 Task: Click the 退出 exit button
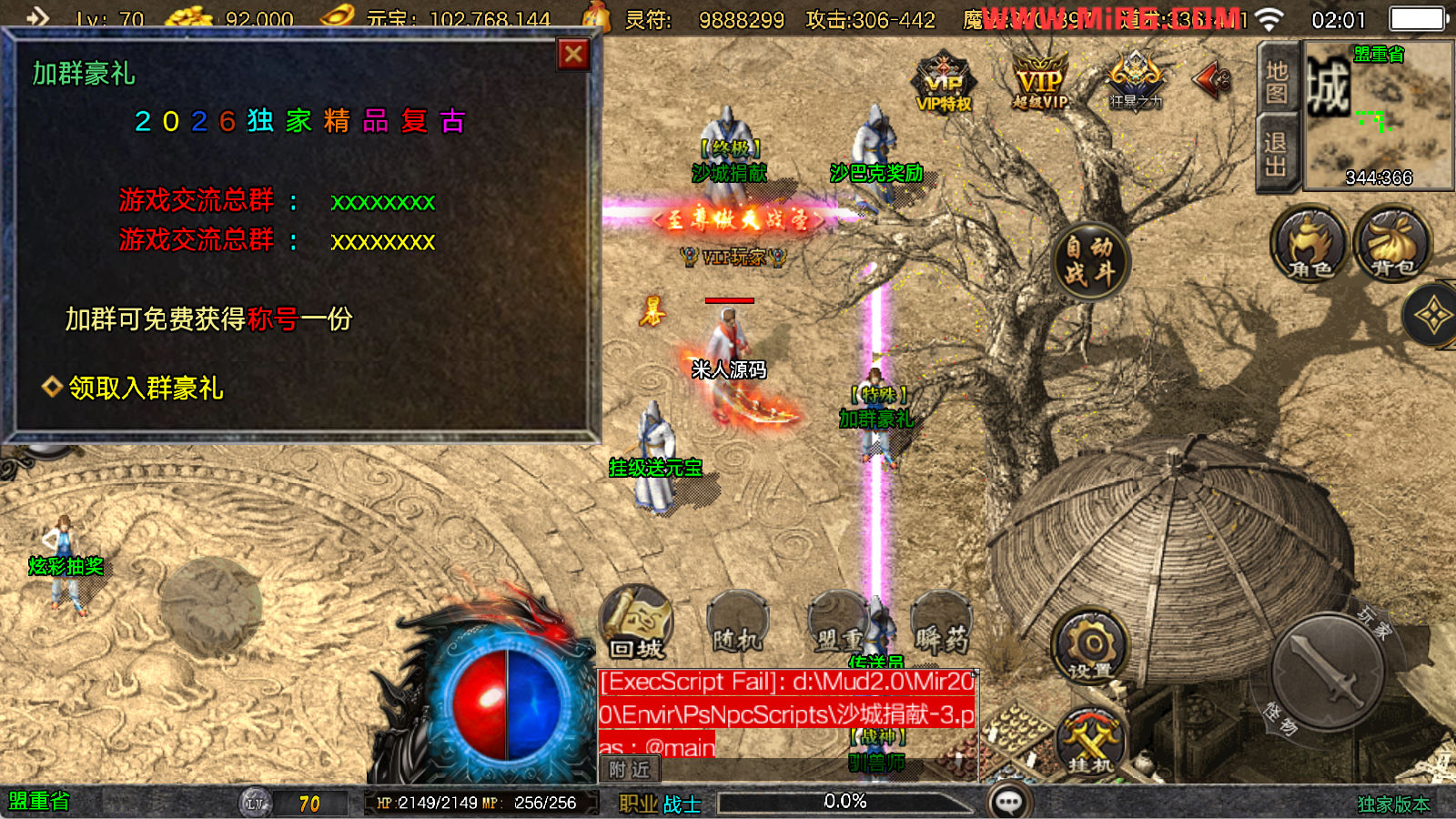[x=1276, y=154]
